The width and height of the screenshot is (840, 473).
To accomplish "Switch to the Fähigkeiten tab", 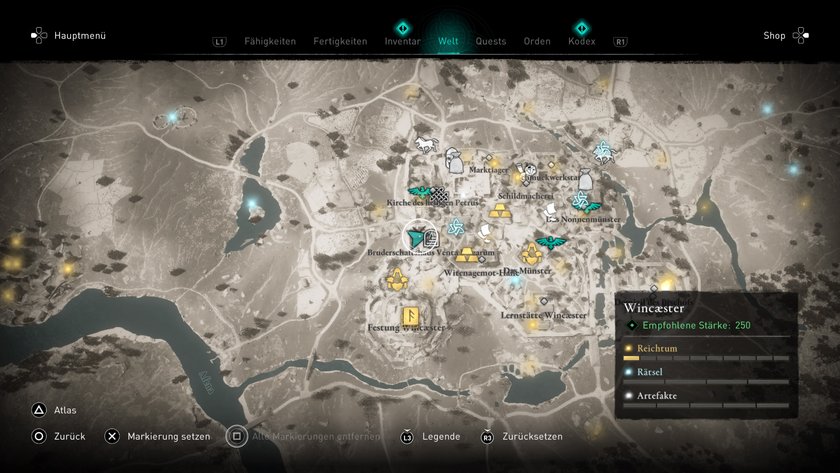I will 270,42.
